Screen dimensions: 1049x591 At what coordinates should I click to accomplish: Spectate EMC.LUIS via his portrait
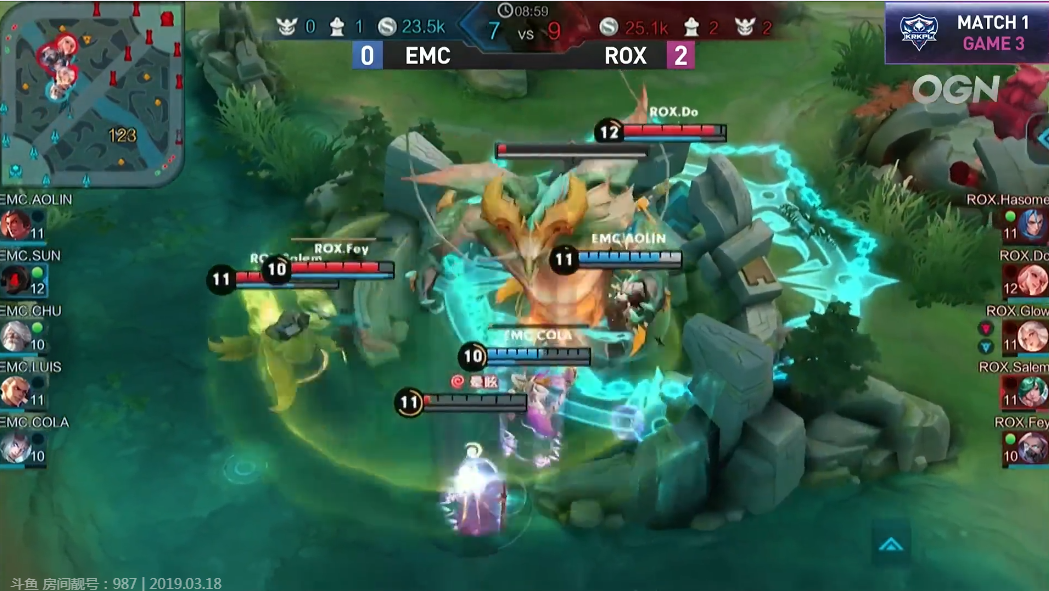pyautogui.click(x=15, y=391)
